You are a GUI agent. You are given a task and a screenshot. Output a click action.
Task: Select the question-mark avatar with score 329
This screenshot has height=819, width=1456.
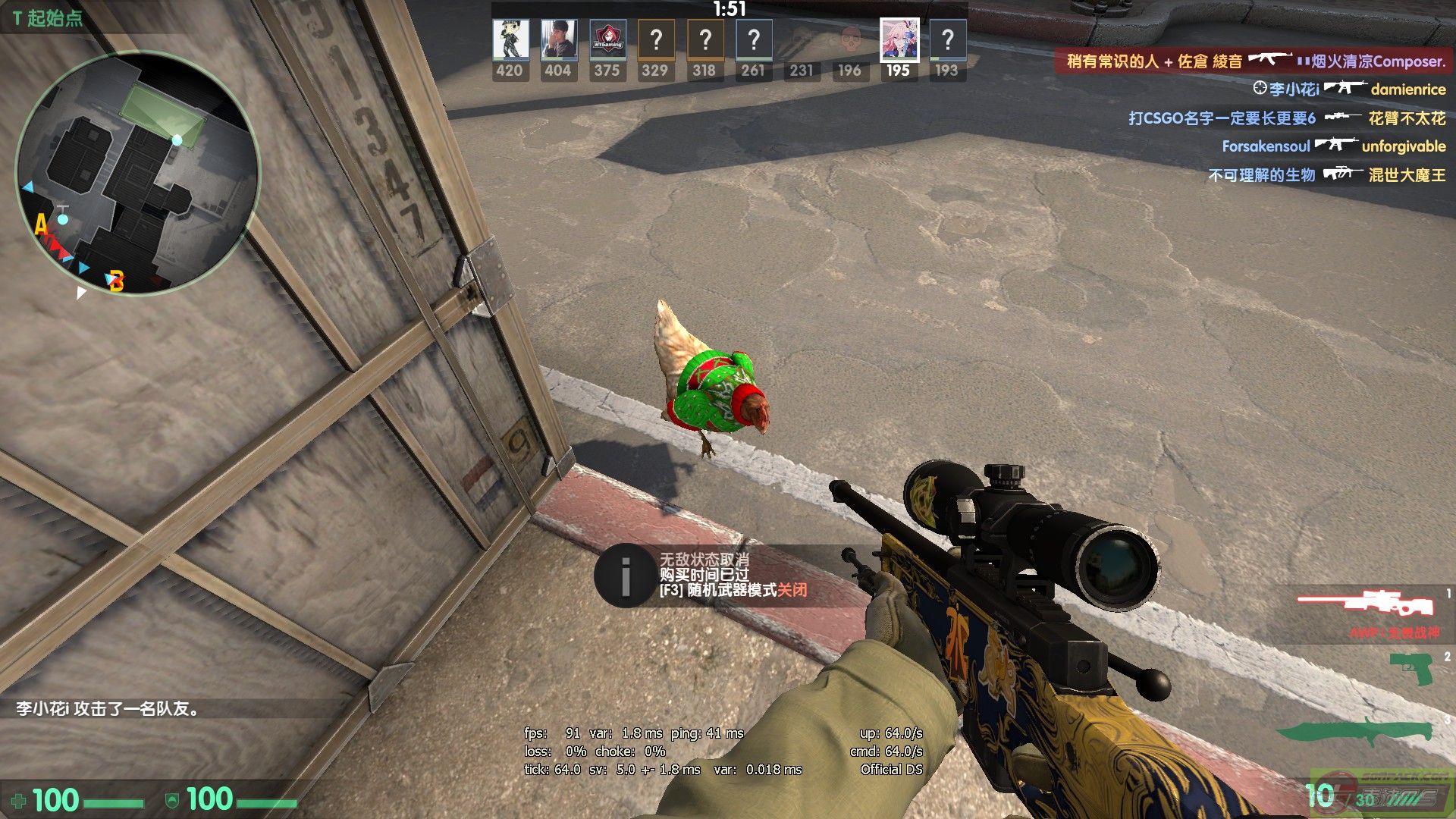(656, 40)
